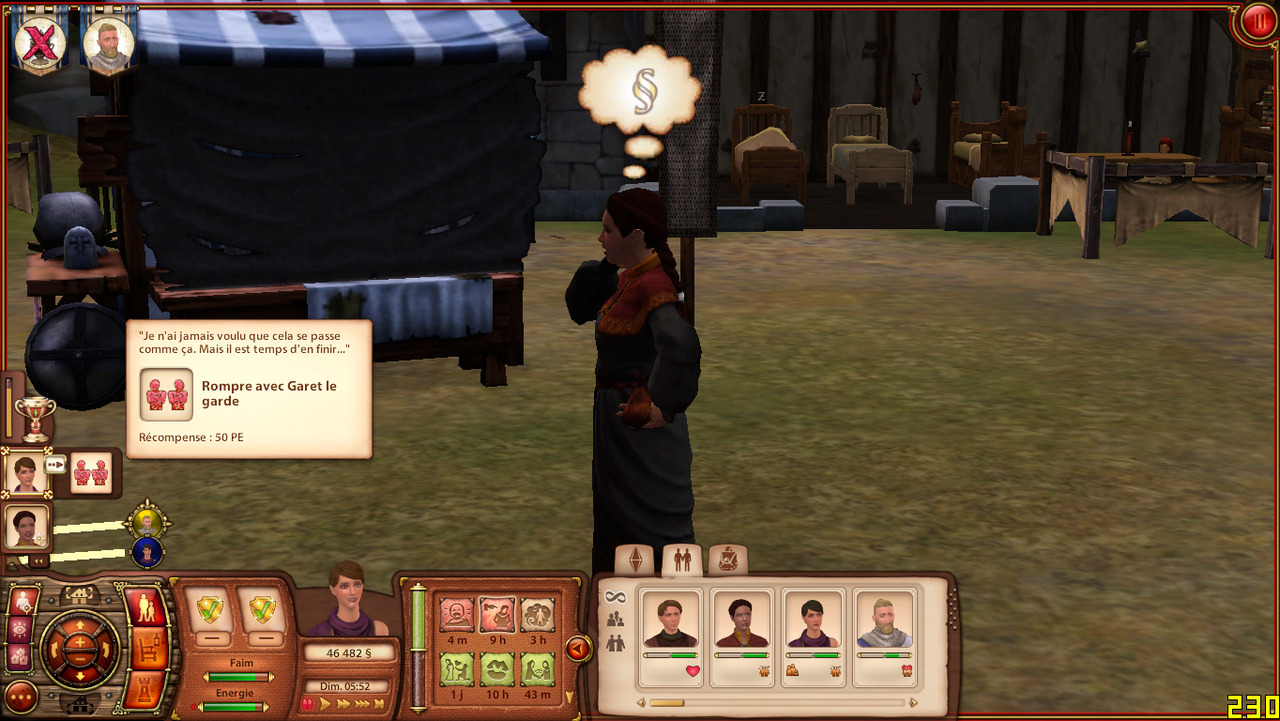Choose the bearded blond man relationship card
1280x721 pixels.
tap(885, 637)
